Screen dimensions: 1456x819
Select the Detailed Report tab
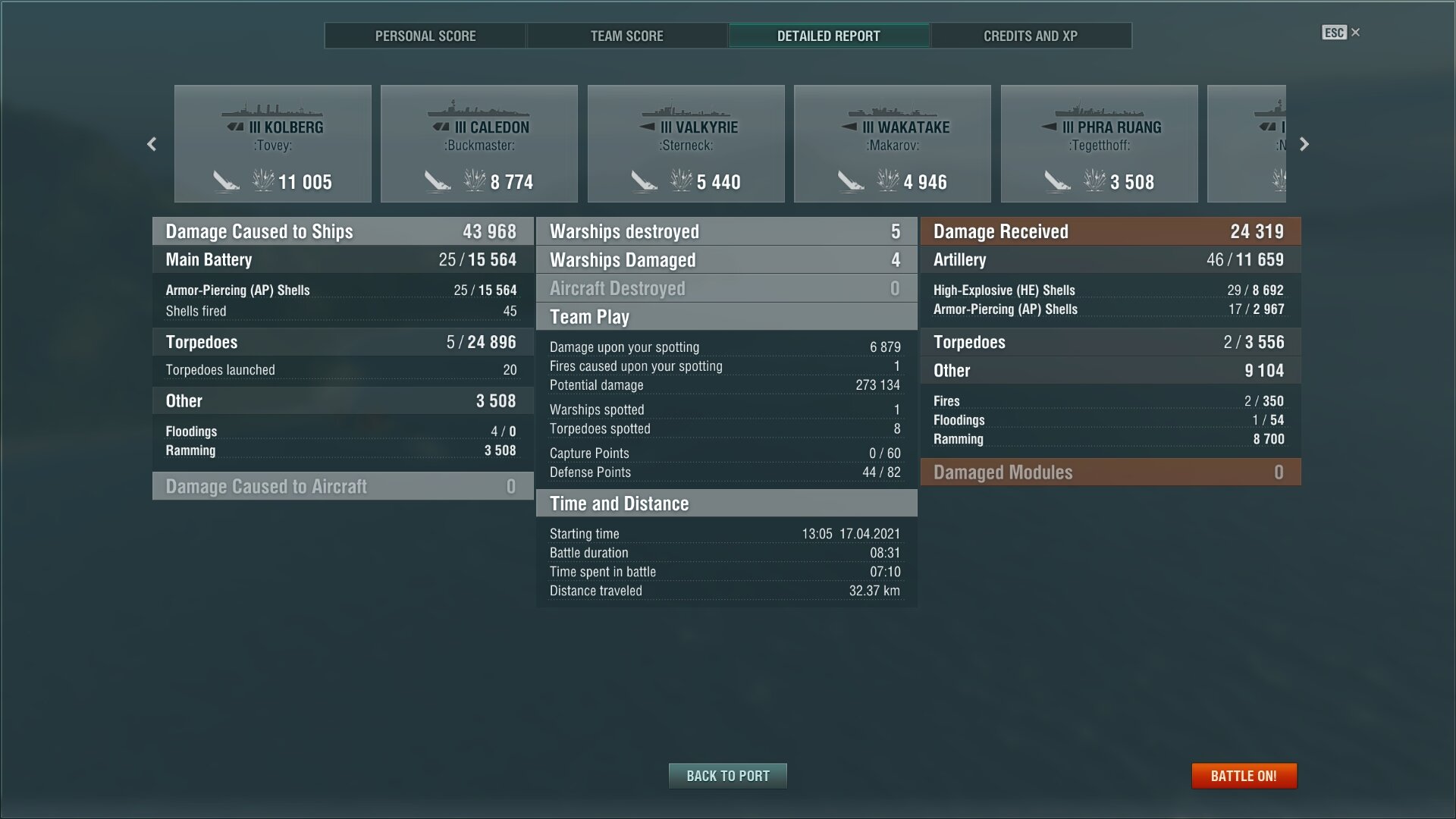pyautogui.click(x=828, y=36)
